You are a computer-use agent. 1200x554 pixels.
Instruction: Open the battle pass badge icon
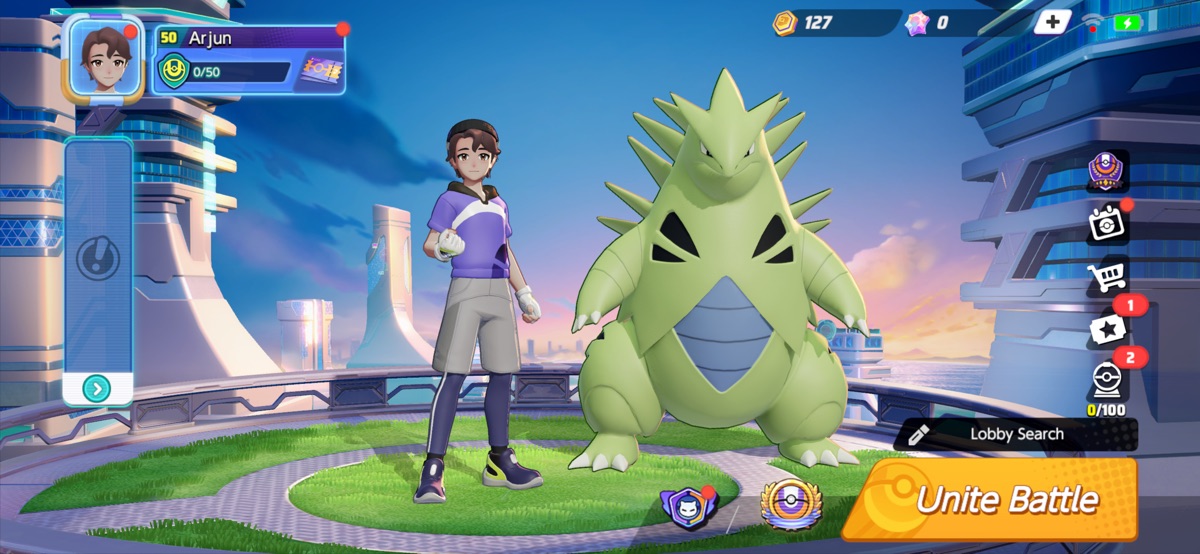pos(1107,170)
